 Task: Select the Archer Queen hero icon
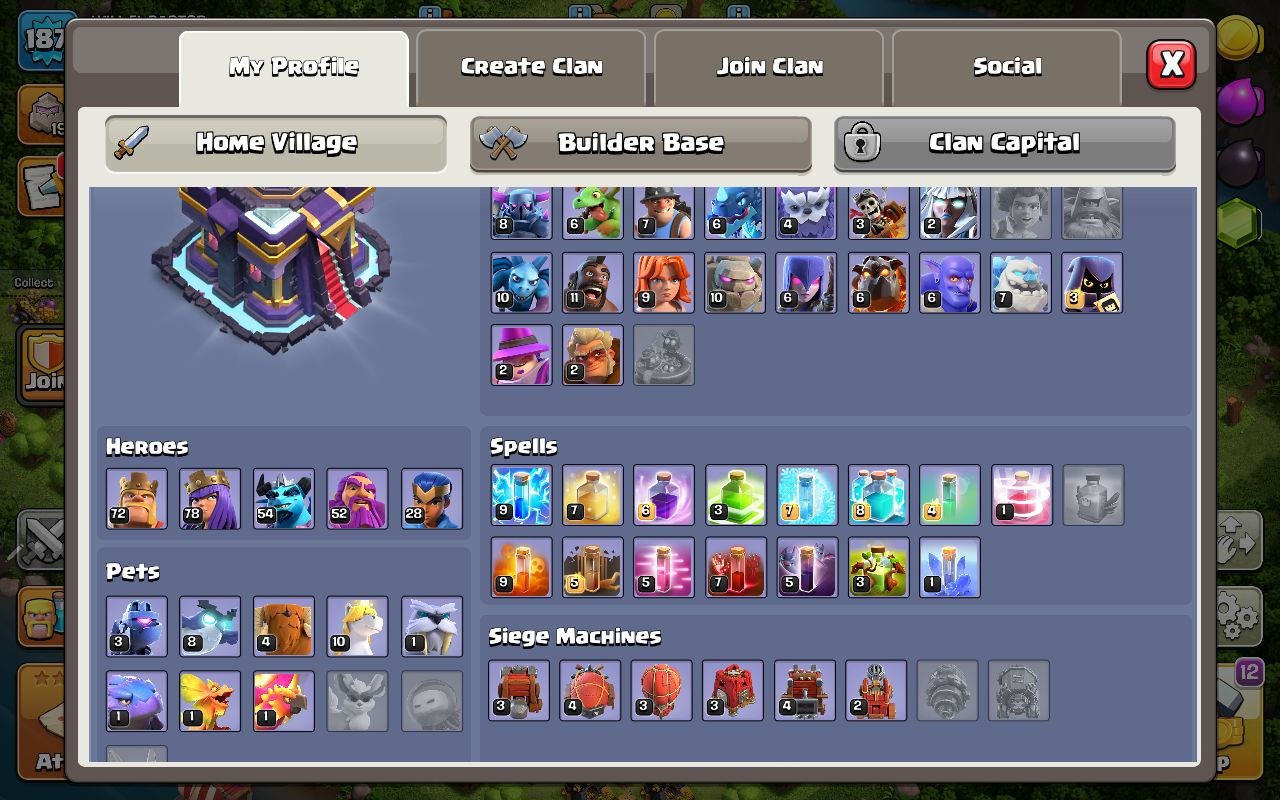click(x=209, y=497)
